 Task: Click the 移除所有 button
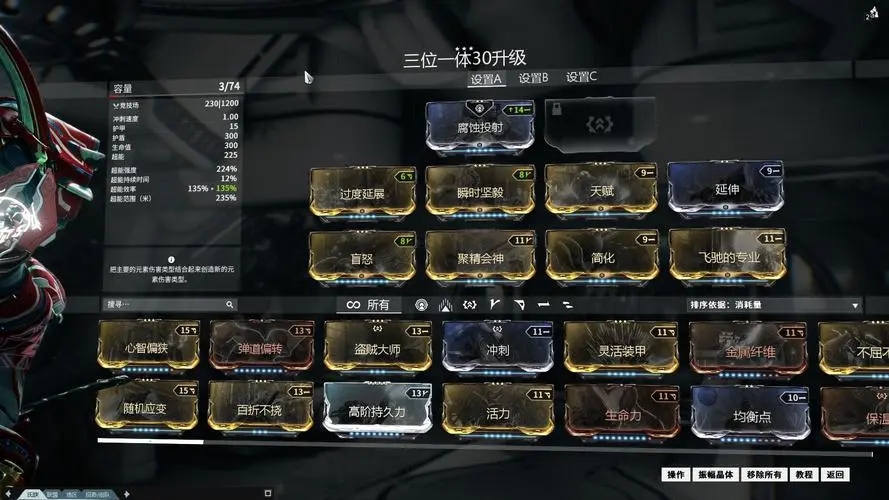pyautogui.click(x=764, y=474)
